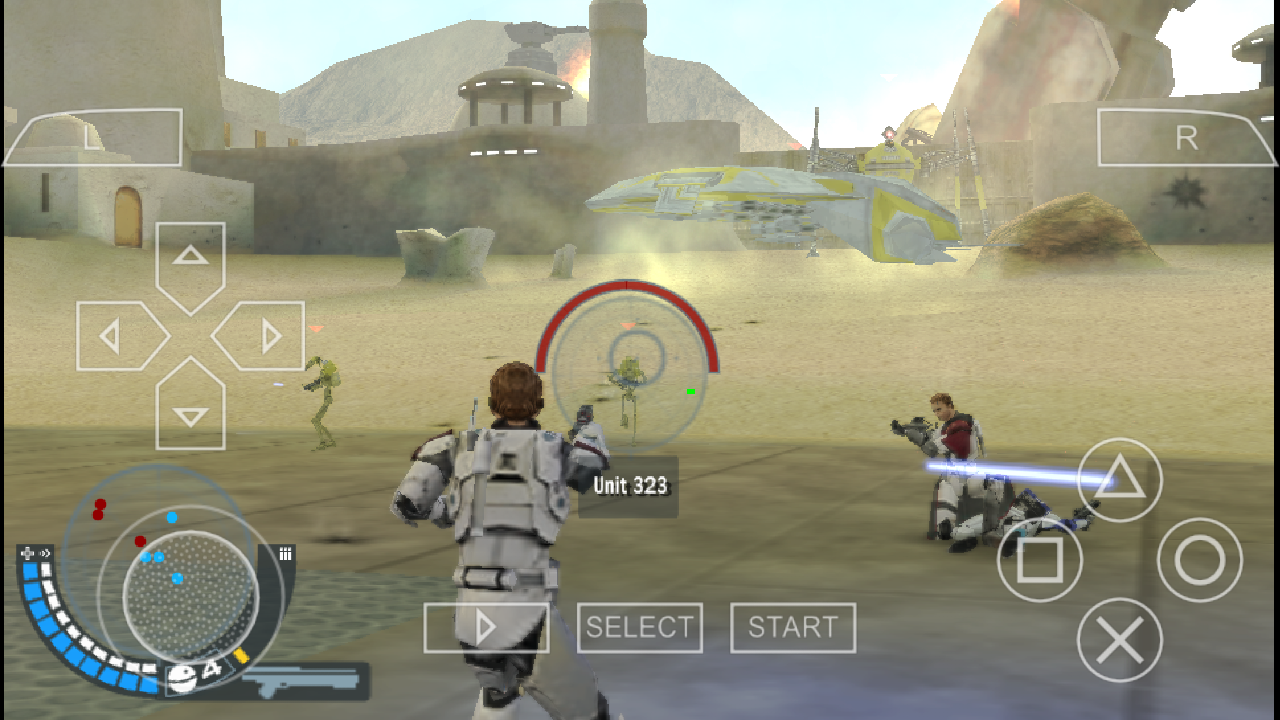Tap a blue ally blip on the minimap
The image size is (1280, 720).
pos(172,517)
